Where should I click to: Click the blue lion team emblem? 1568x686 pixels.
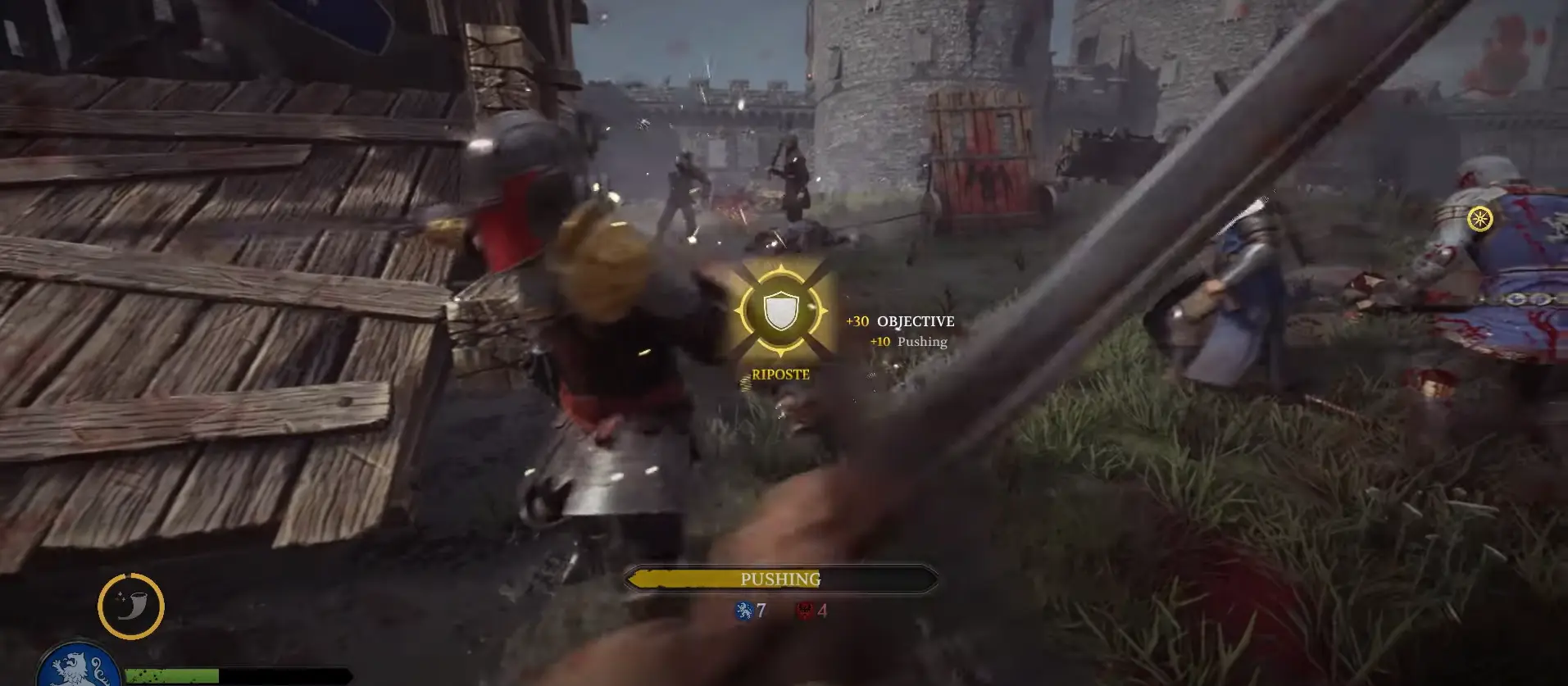(x=79, y=666)
